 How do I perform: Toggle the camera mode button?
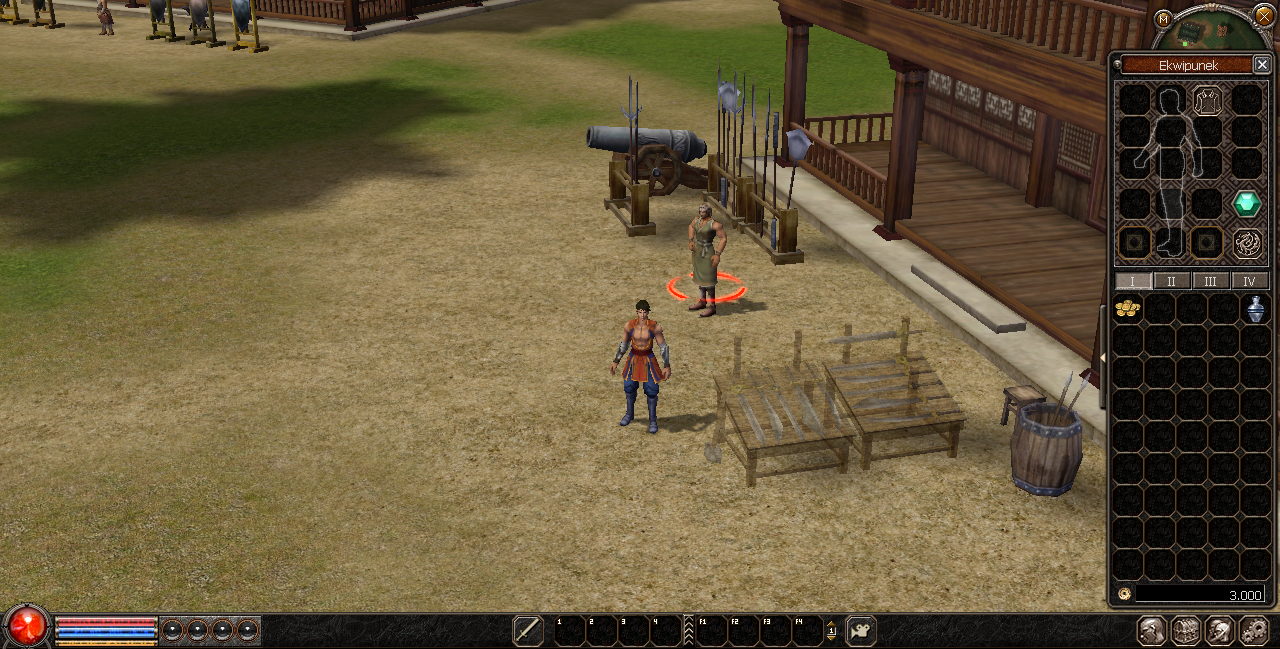click(861, 630)
